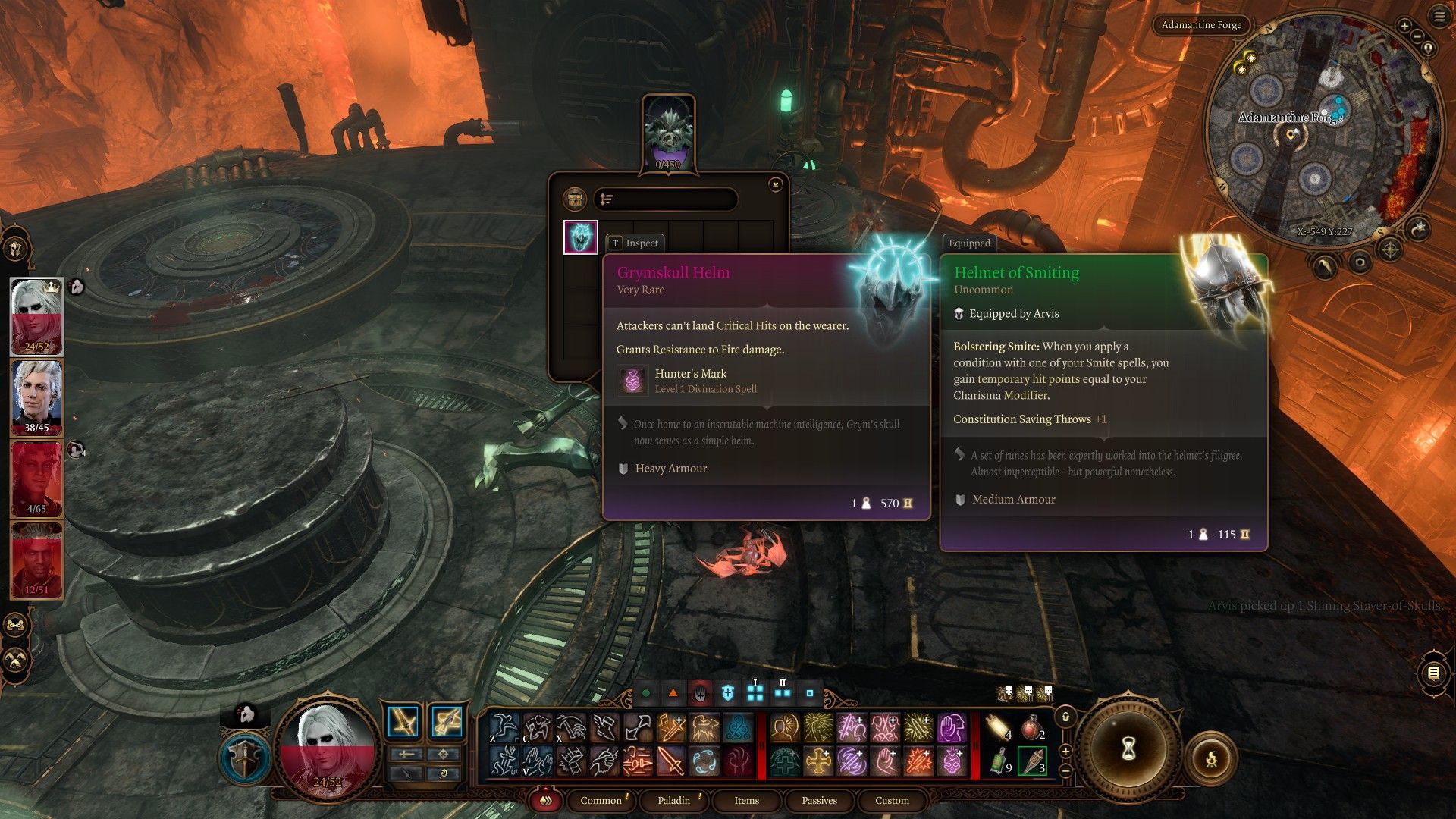Open the loot window sort options
Screen dimensions: 1456x819
point(607,199)
